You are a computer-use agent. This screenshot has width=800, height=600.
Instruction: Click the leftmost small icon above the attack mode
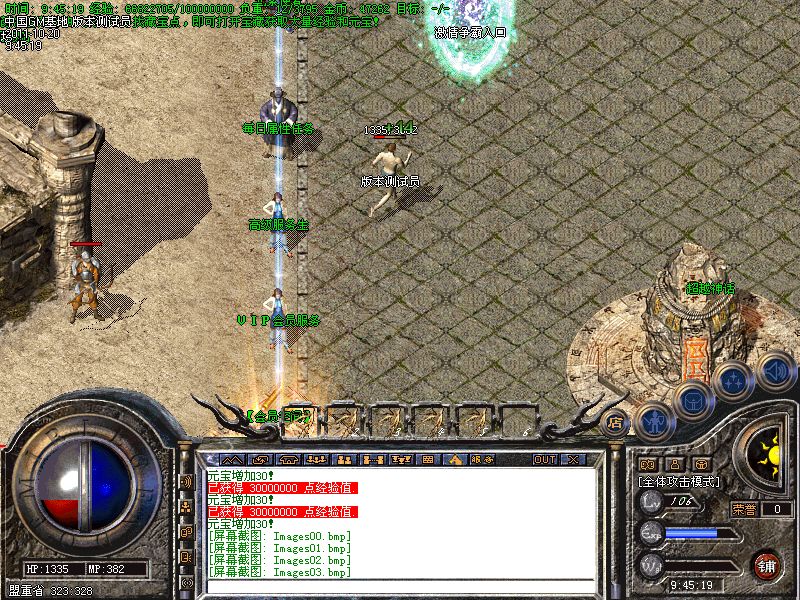click(x=646, y=464)
